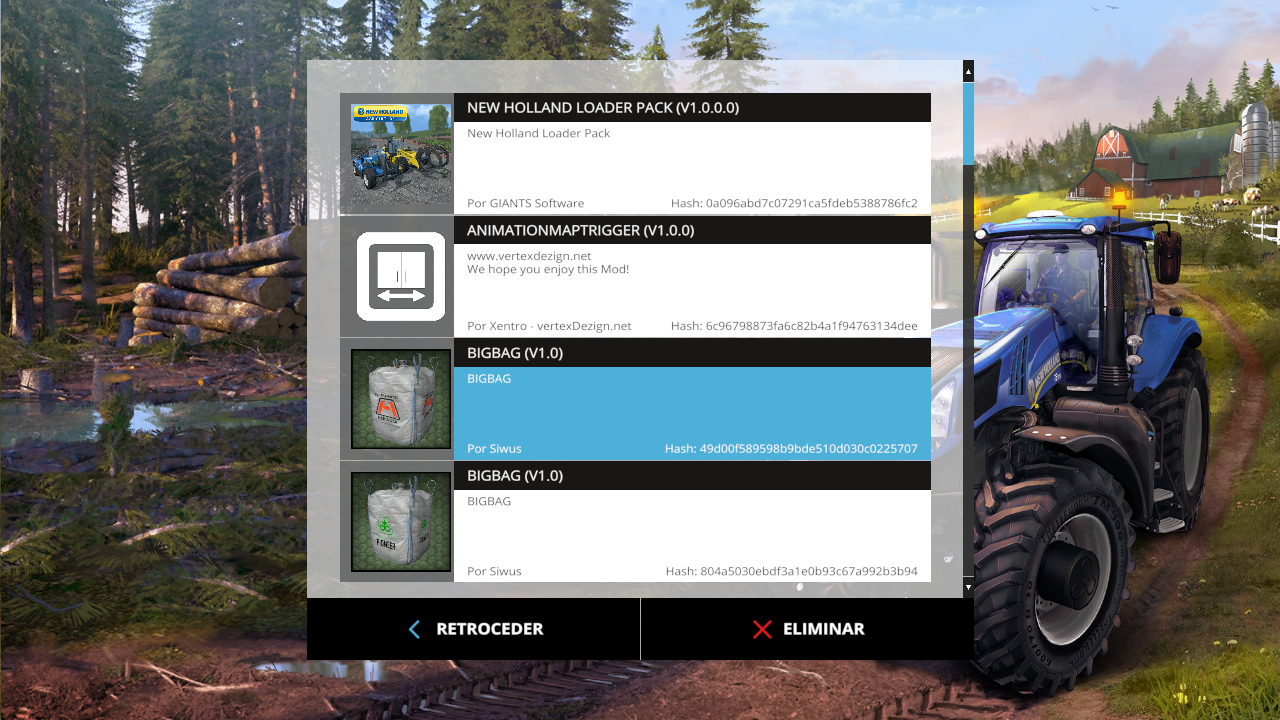Click the AnimationMapTrigger sliding-door mod icon
The image size is (1280, 720).
[400, 276]
